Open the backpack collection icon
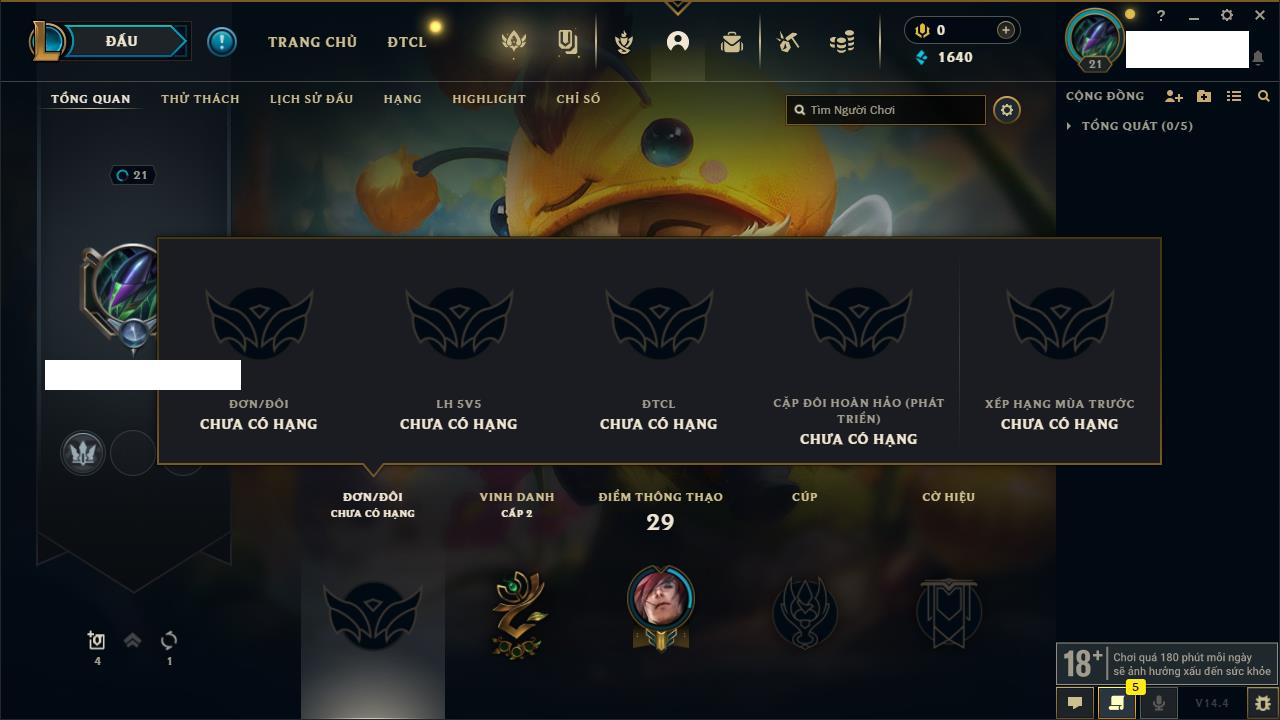Screen dimensions: 1280x720 tap(732, 42)
